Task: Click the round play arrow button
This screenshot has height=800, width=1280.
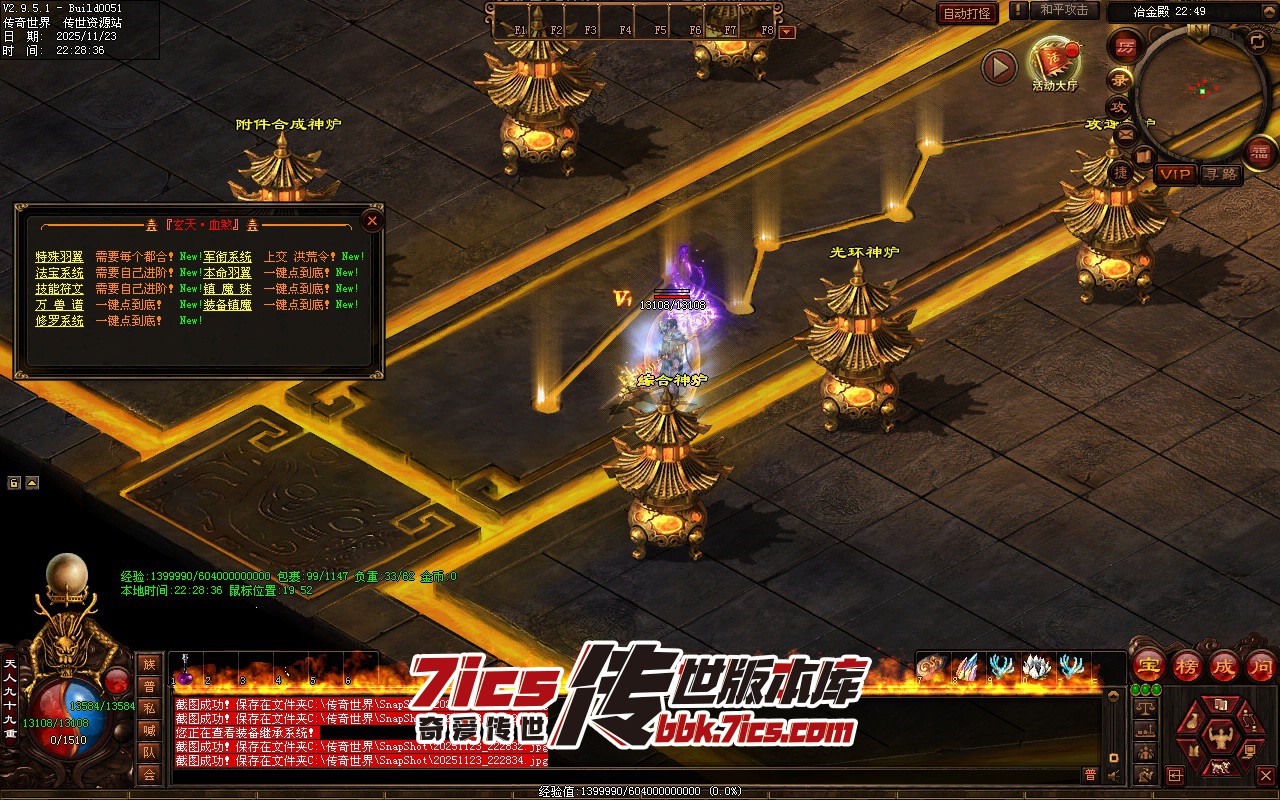Action: [x=998, y=67]
